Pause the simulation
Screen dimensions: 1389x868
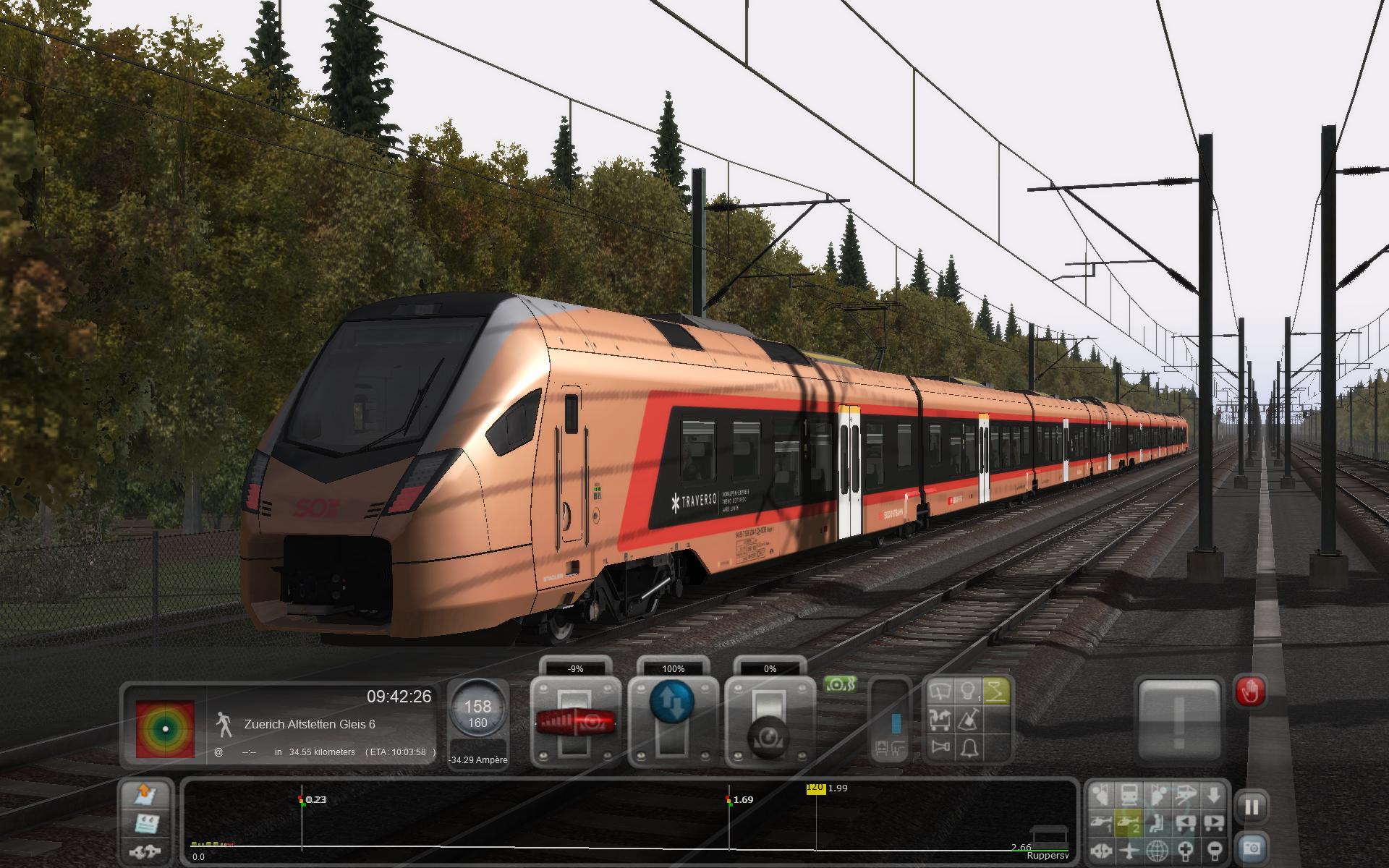tap(1252, 807)
